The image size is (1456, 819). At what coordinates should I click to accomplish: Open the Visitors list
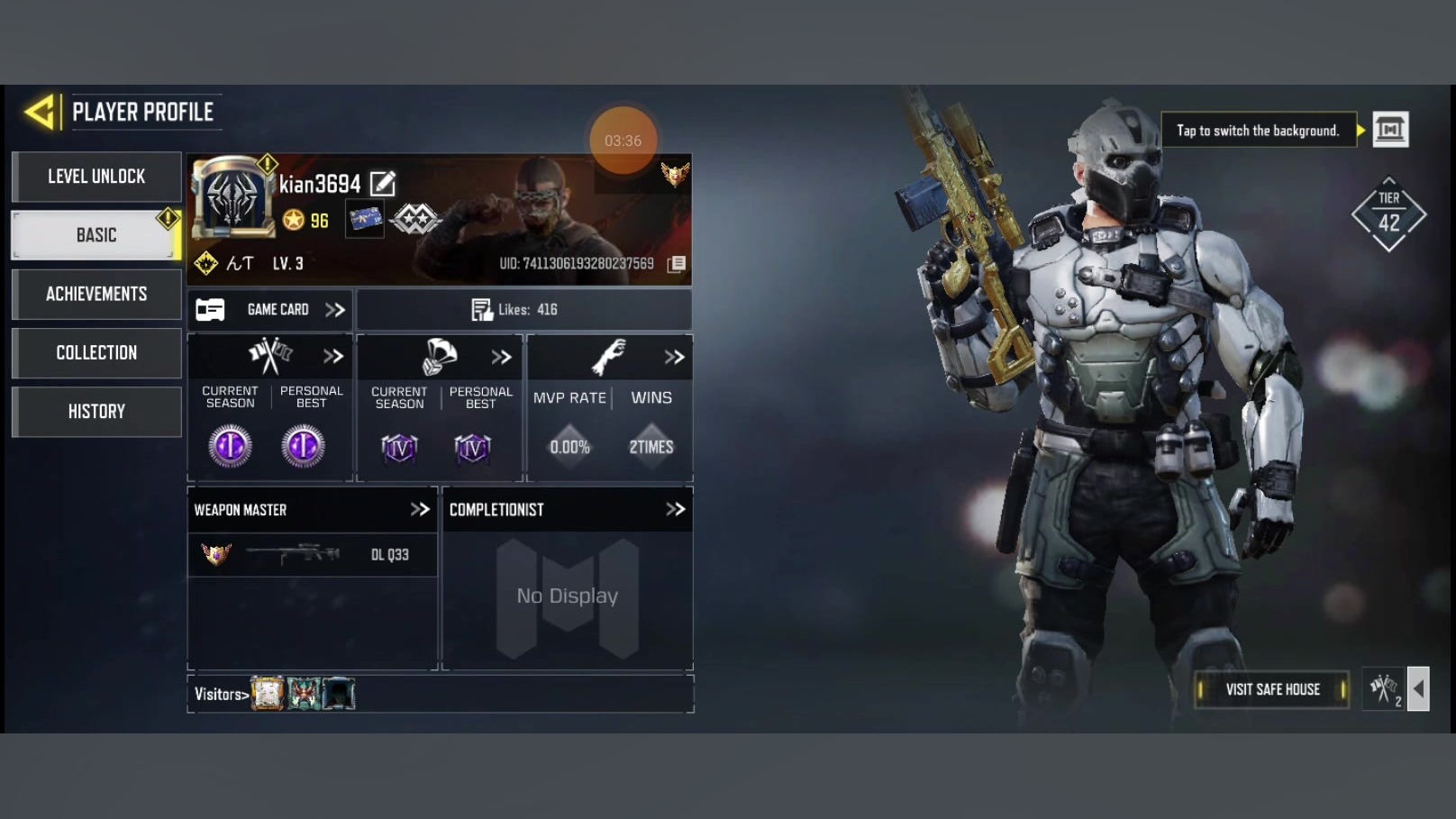coord(221,694)
